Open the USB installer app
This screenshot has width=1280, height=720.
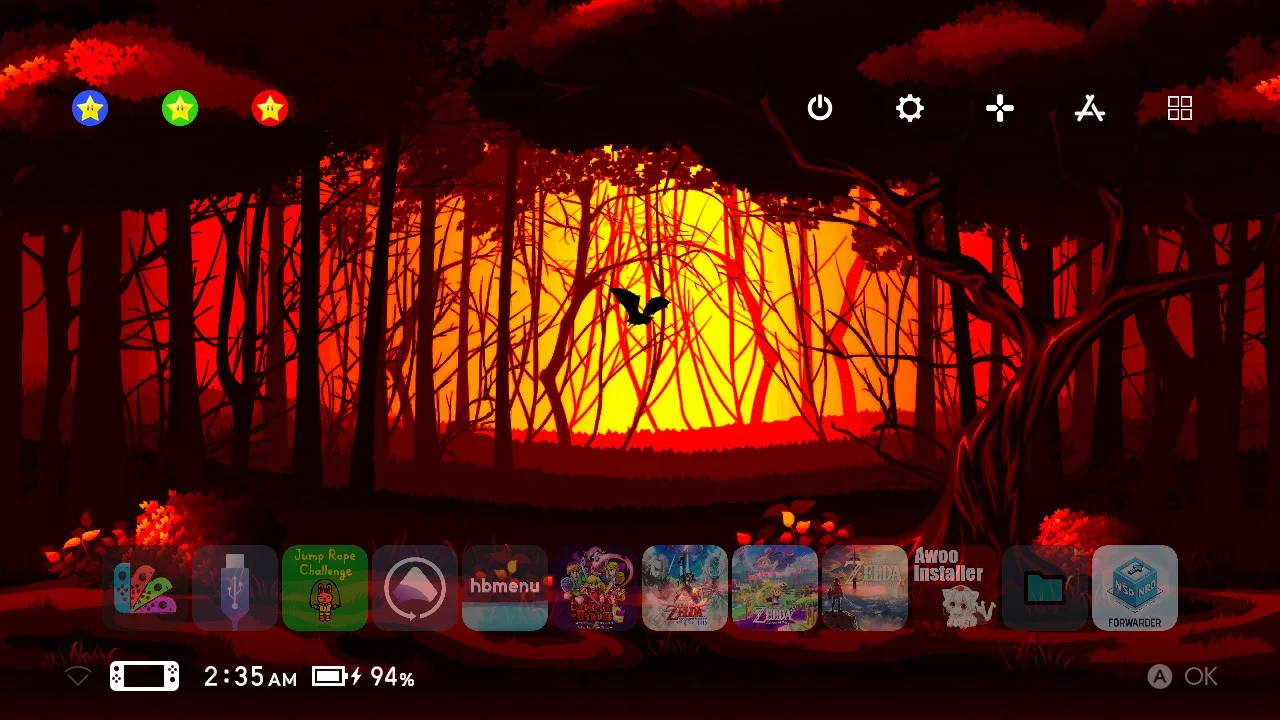(x=235, y=589)
